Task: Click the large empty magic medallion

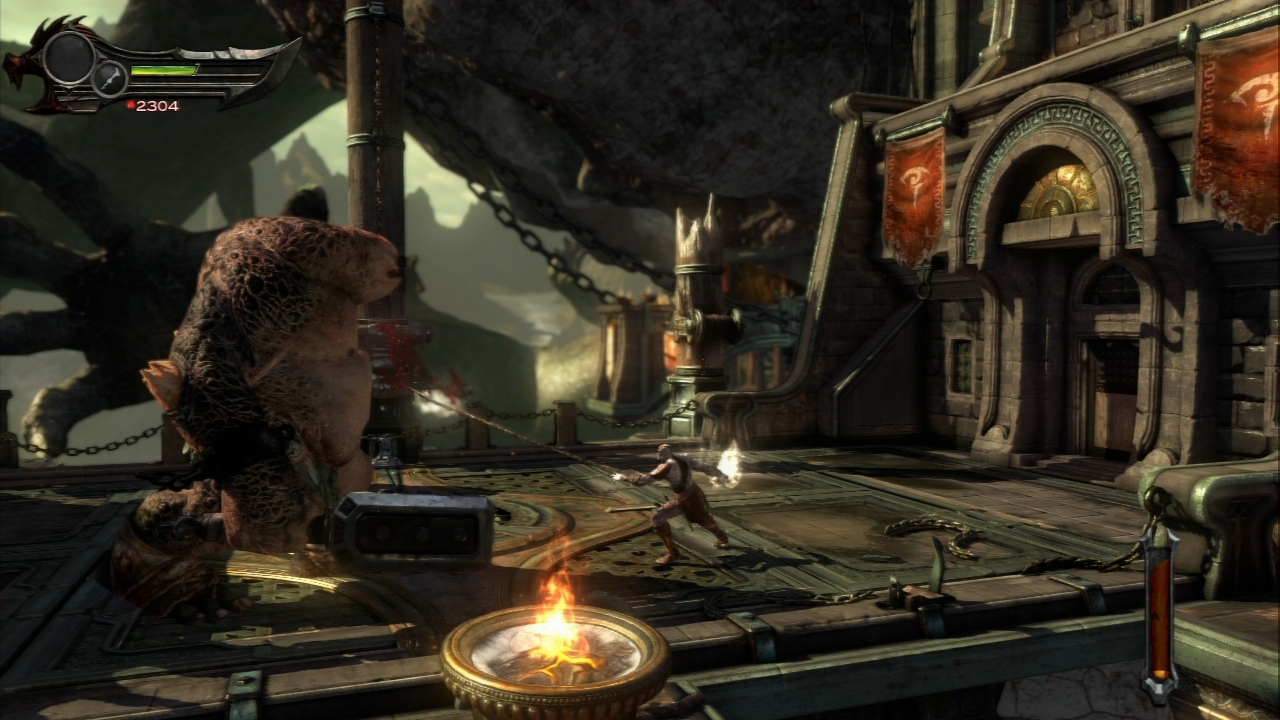Action: pyautogui.click(x=68, y=57)
